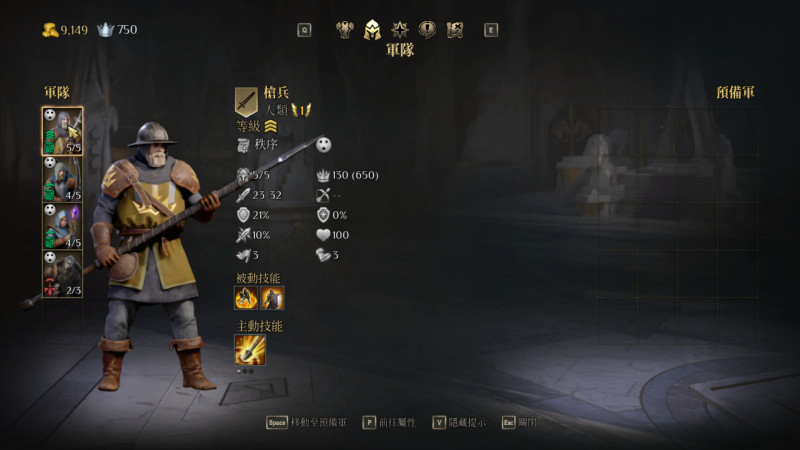Screen dimensions: 800x450
Task: Close the army screen
Action: point(527,423)
